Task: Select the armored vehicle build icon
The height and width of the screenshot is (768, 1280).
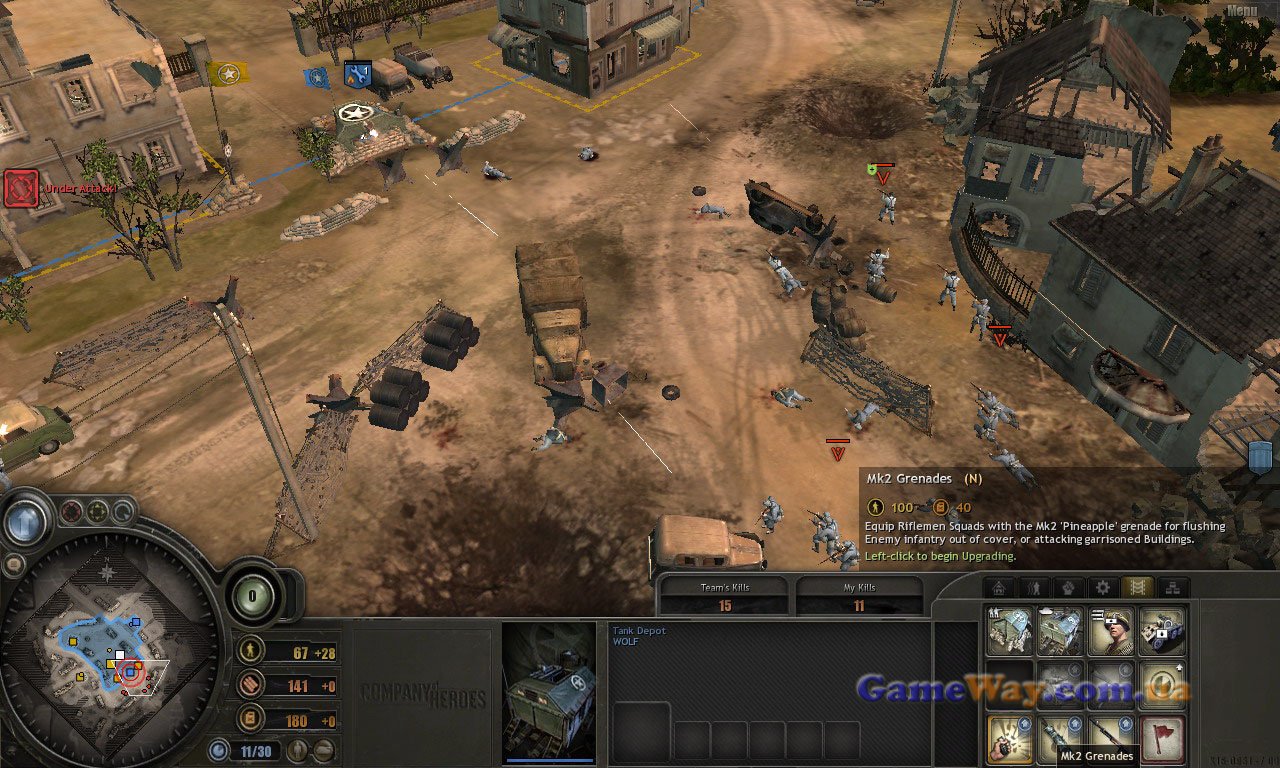Action: click(1163, 631)
